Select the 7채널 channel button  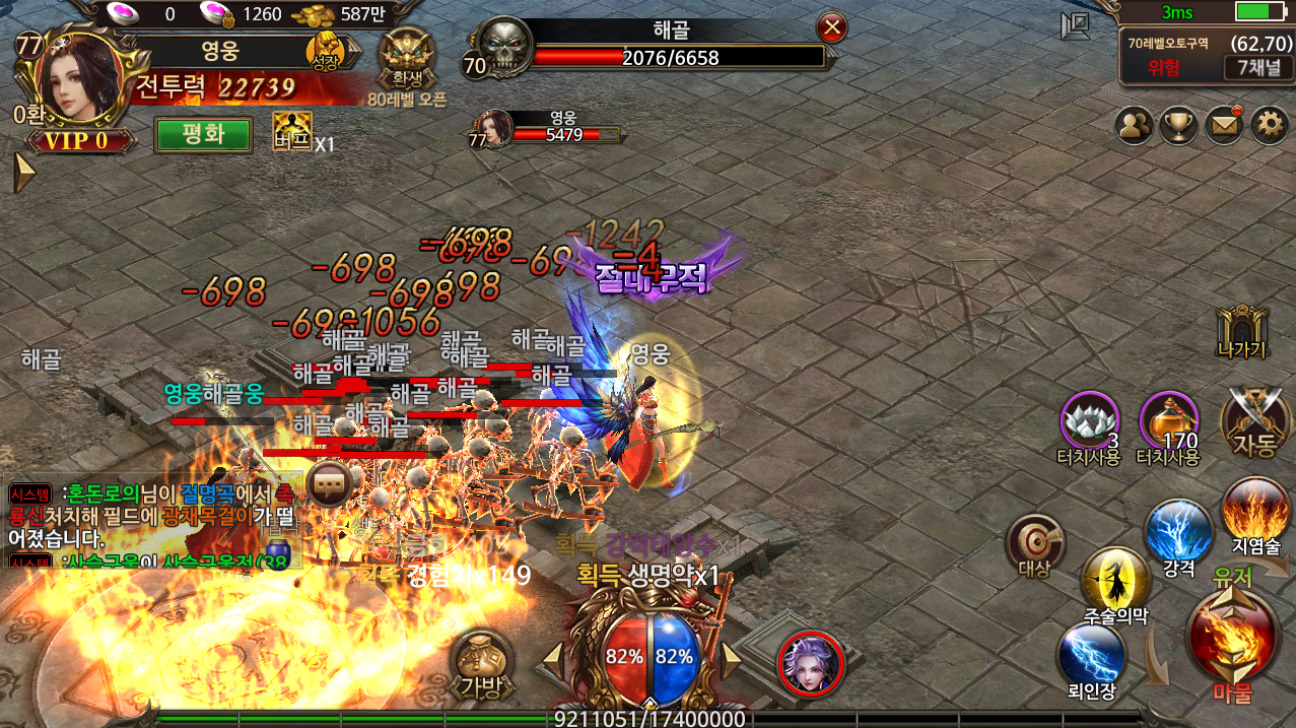[1252, 68]
